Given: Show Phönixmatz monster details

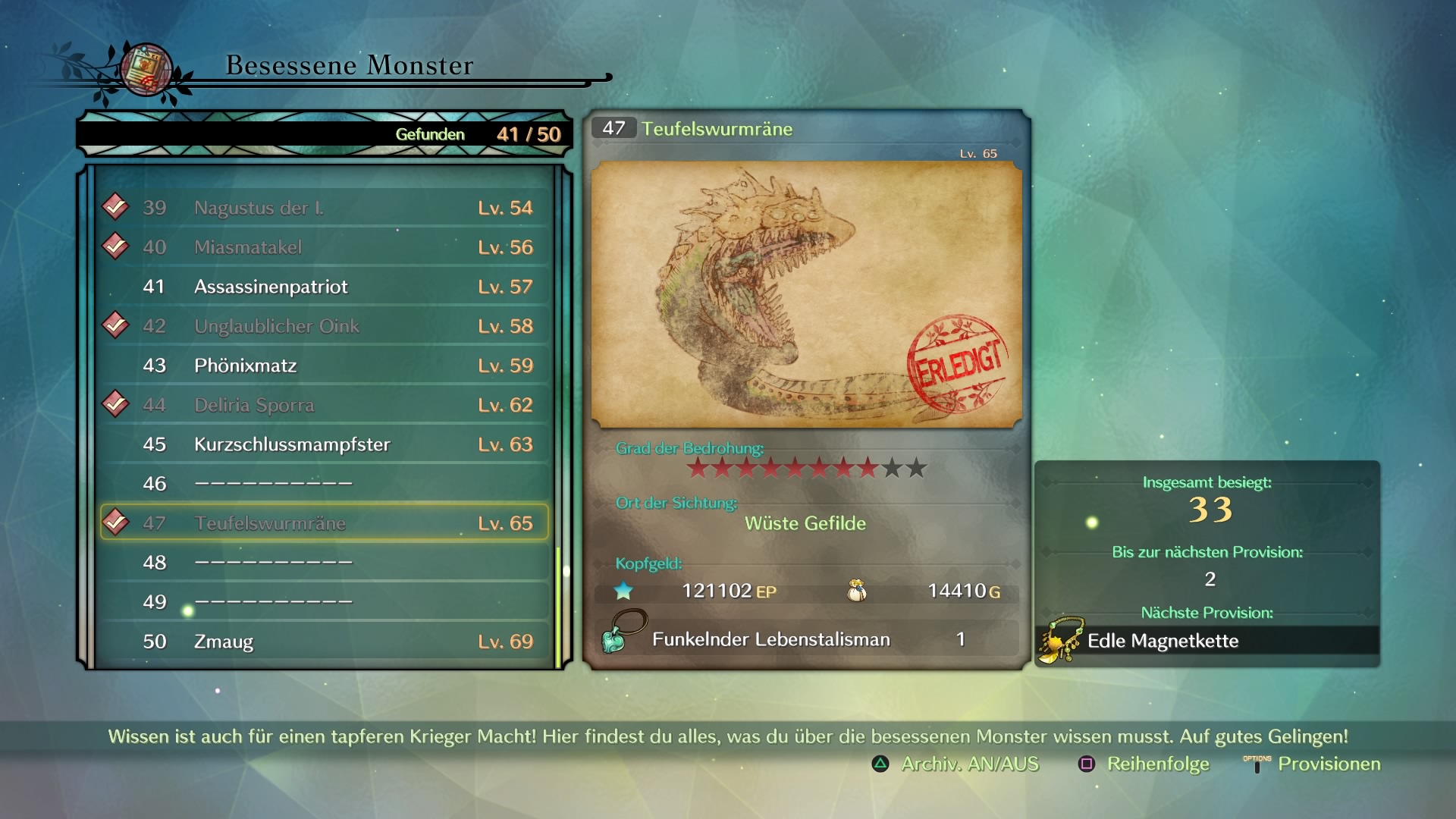Looking at the screenshot, I should tap(325, 366).
